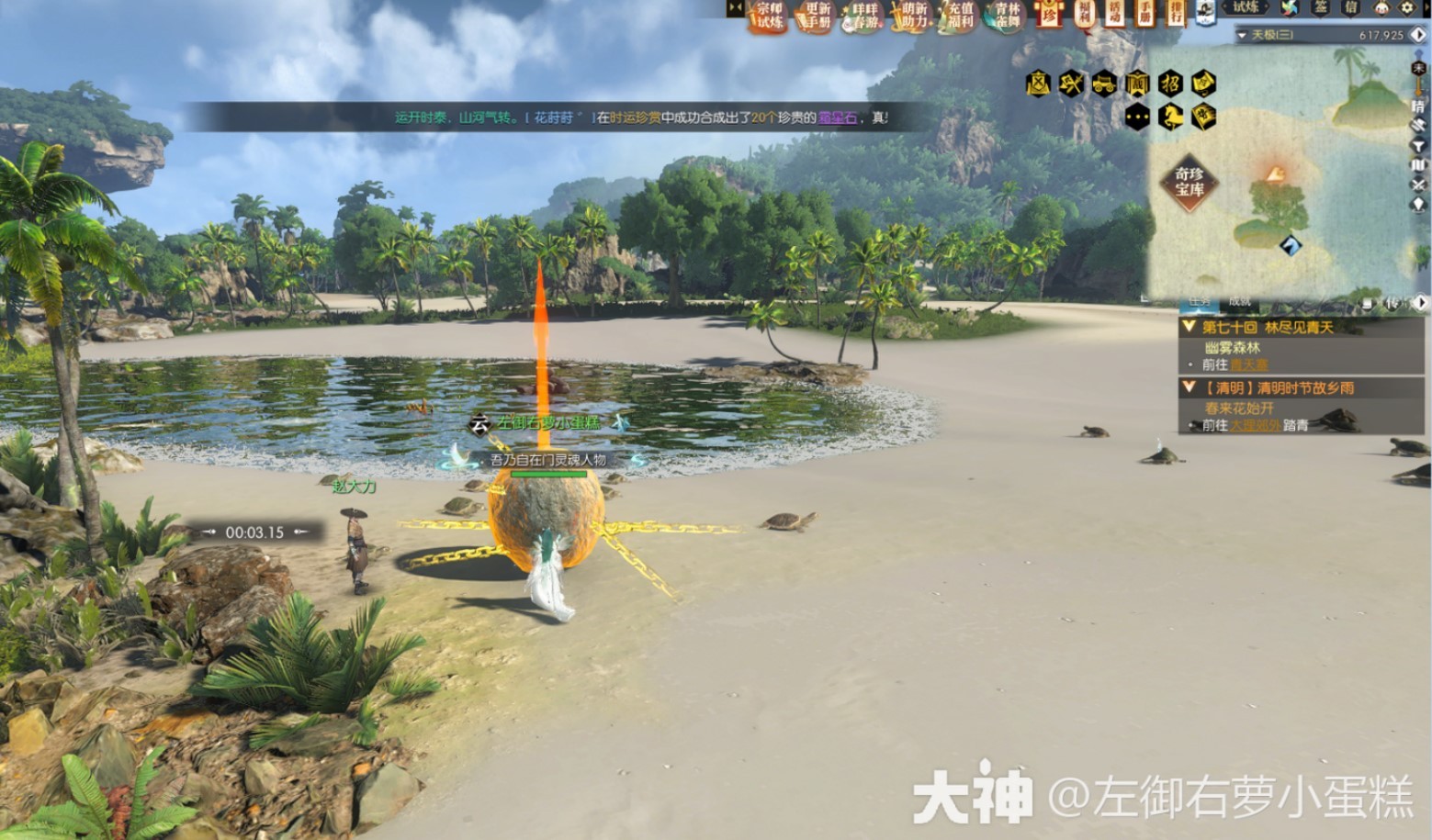Collapse the 【清明】清明时节故乡雨 quest entry
The height and width of the screenshot is (840, 1432).
point(1188,386)
